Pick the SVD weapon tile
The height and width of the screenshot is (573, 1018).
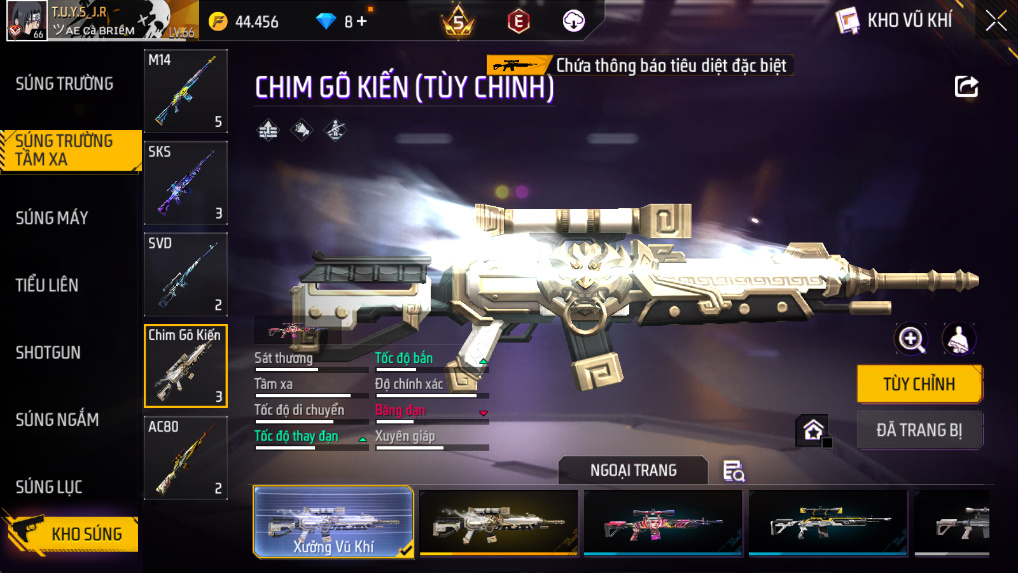click(x=186, y=274)
